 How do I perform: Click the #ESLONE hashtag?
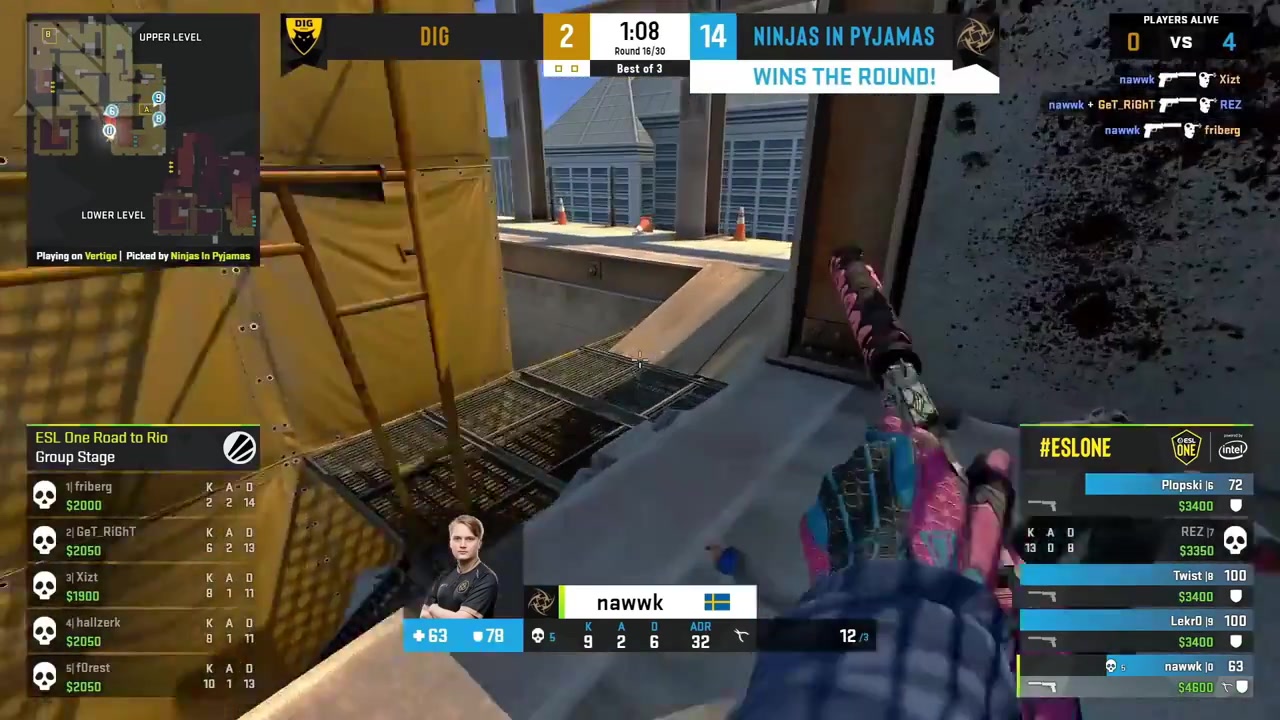1075,448
